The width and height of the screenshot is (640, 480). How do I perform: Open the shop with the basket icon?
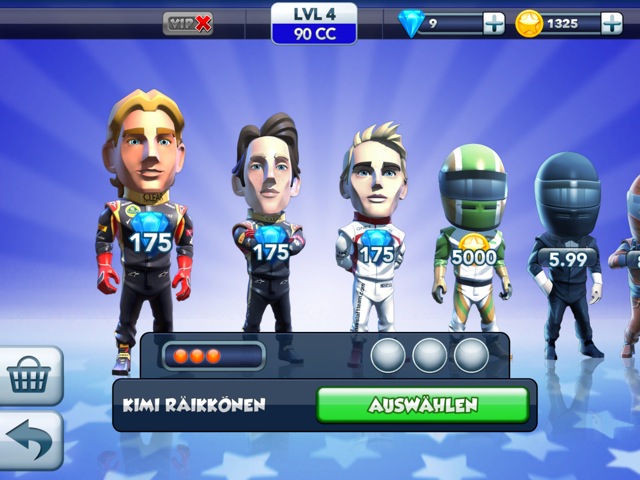29,376
